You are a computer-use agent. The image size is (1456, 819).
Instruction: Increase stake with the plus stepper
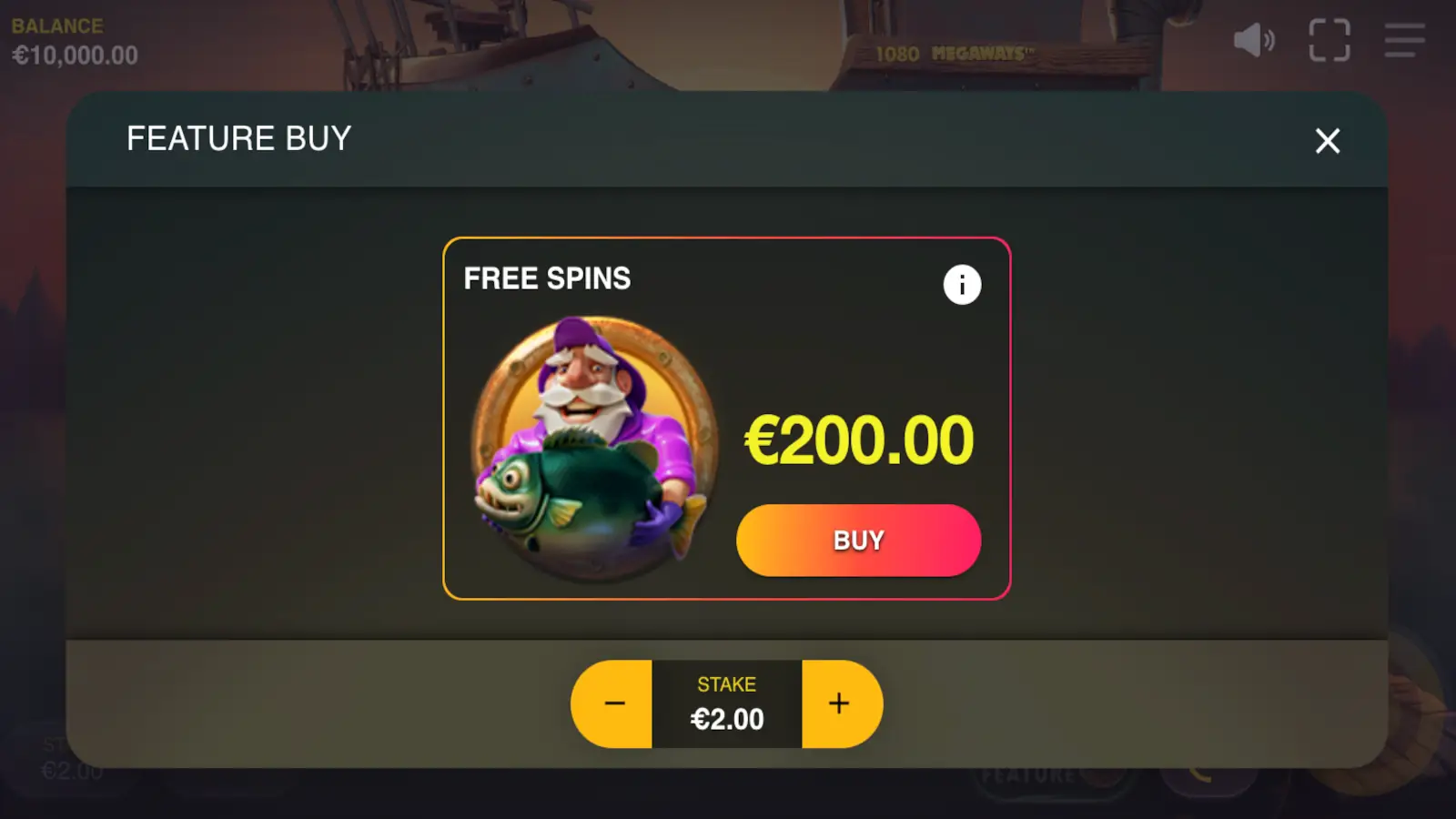(839, 703)
